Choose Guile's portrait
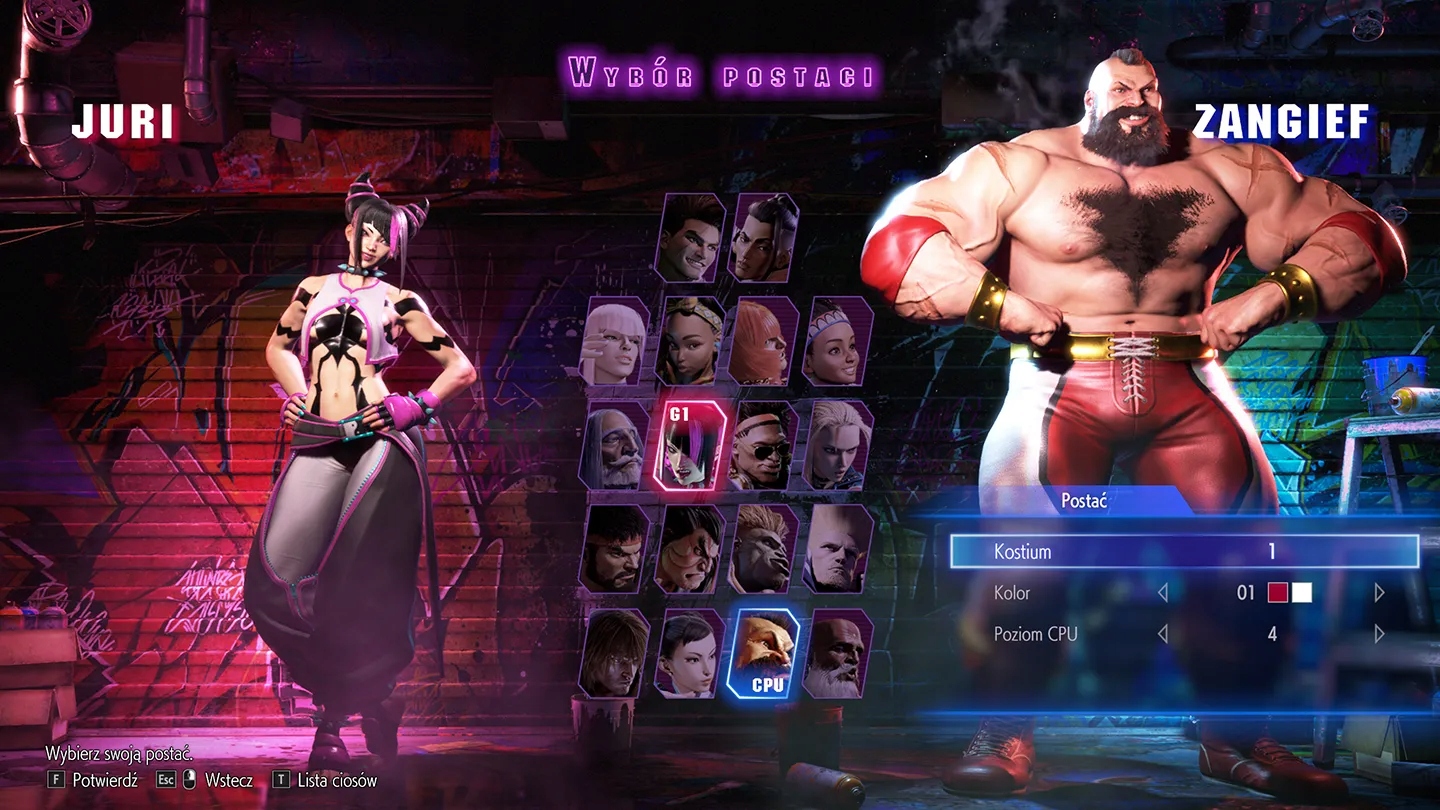 tap(838, 549)
